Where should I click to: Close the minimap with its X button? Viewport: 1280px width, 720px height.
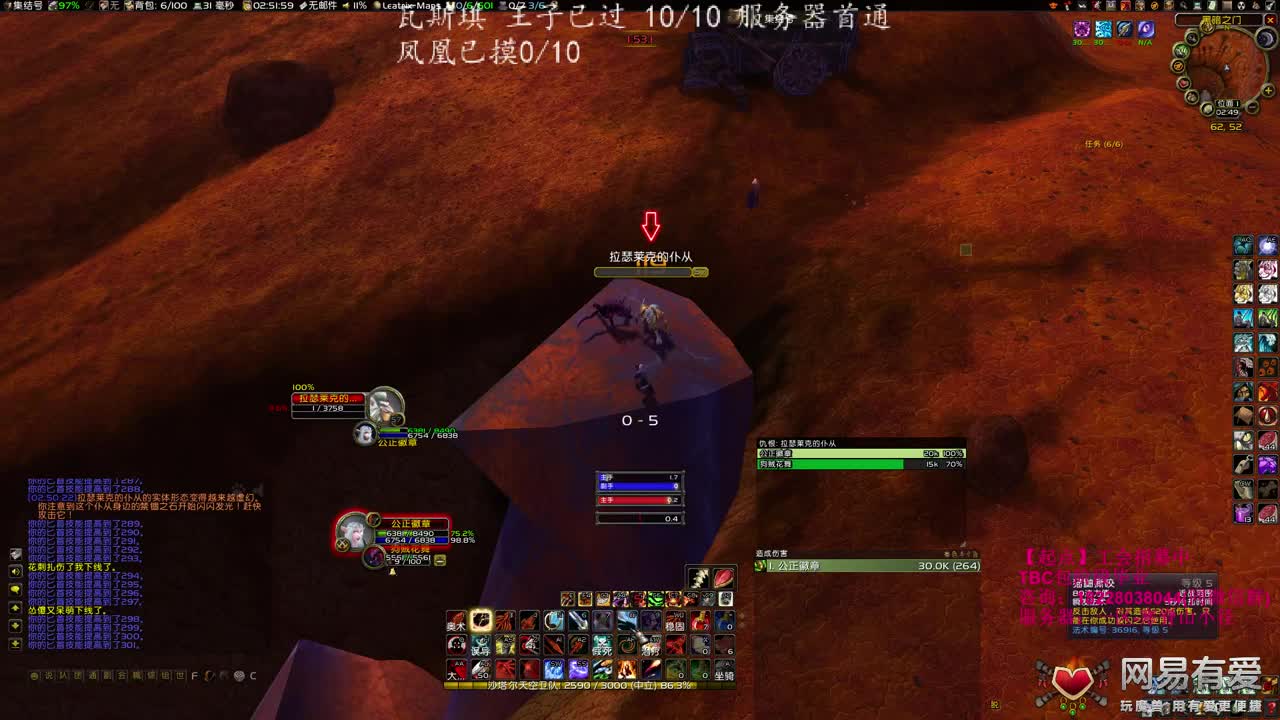(1270, 20)
